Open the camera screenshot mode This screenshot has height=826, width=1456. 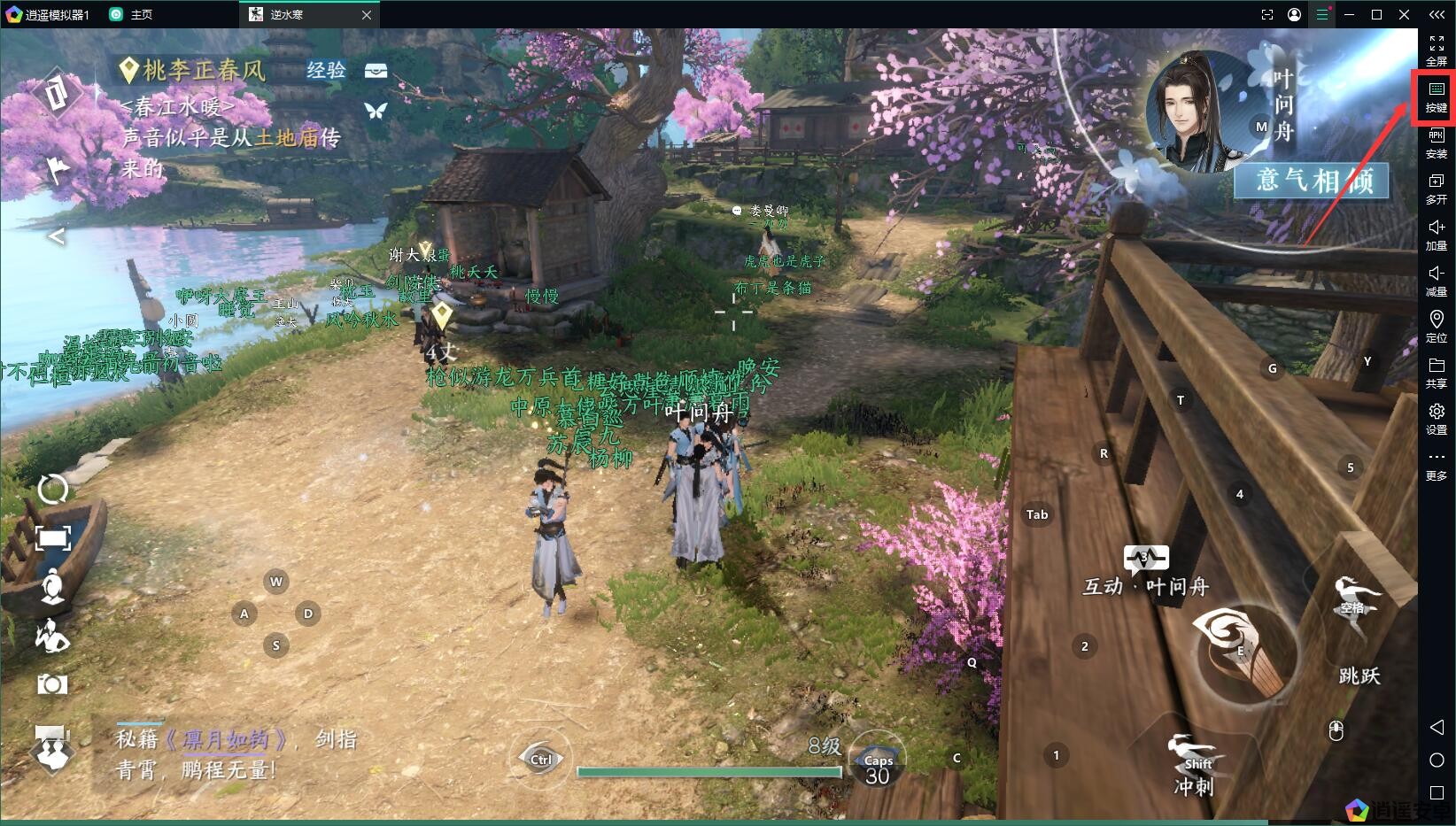point(52,684)
